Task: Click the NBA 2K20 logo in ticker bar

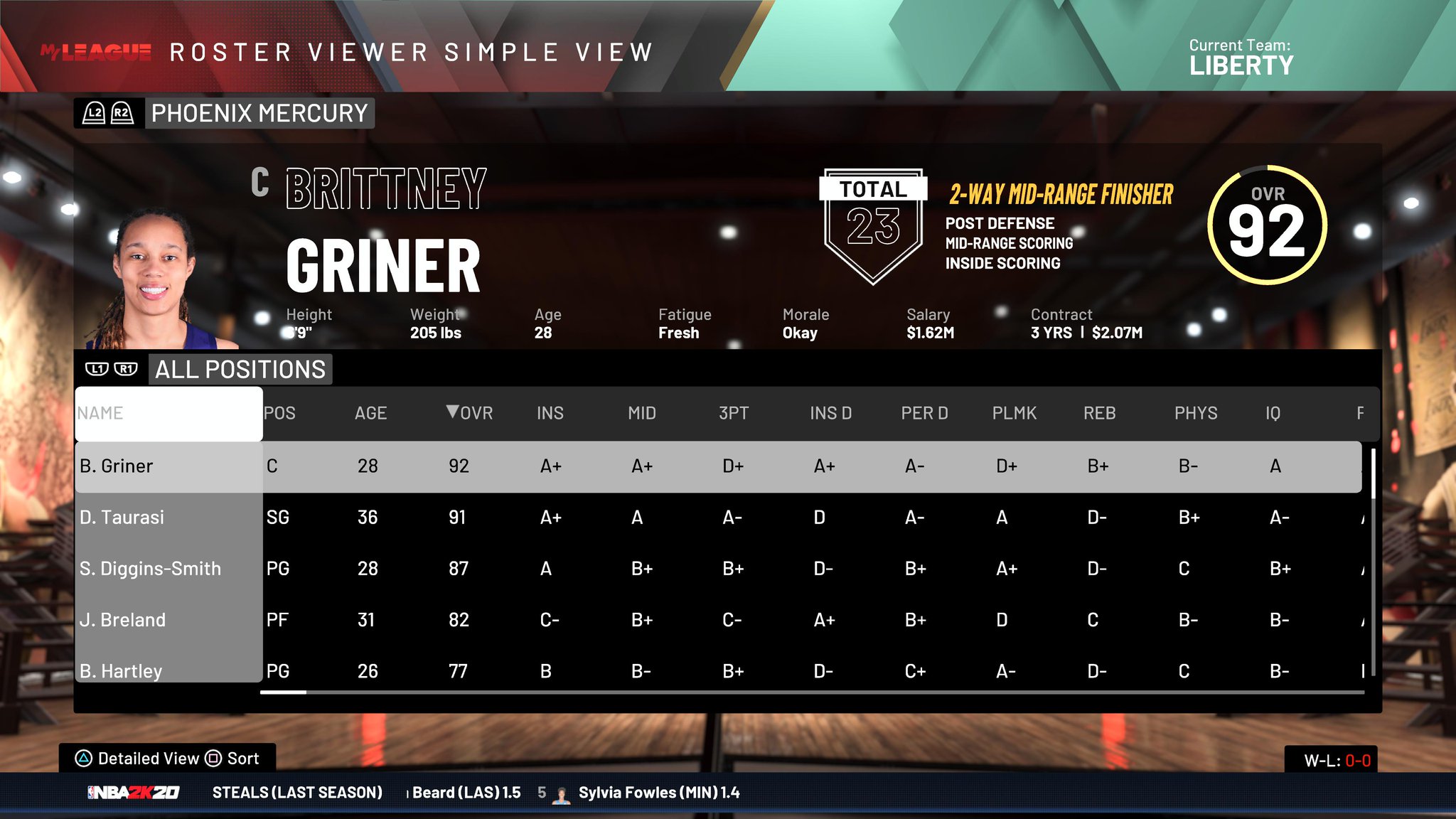Action: pyautogui.click(x=132, y=792)
